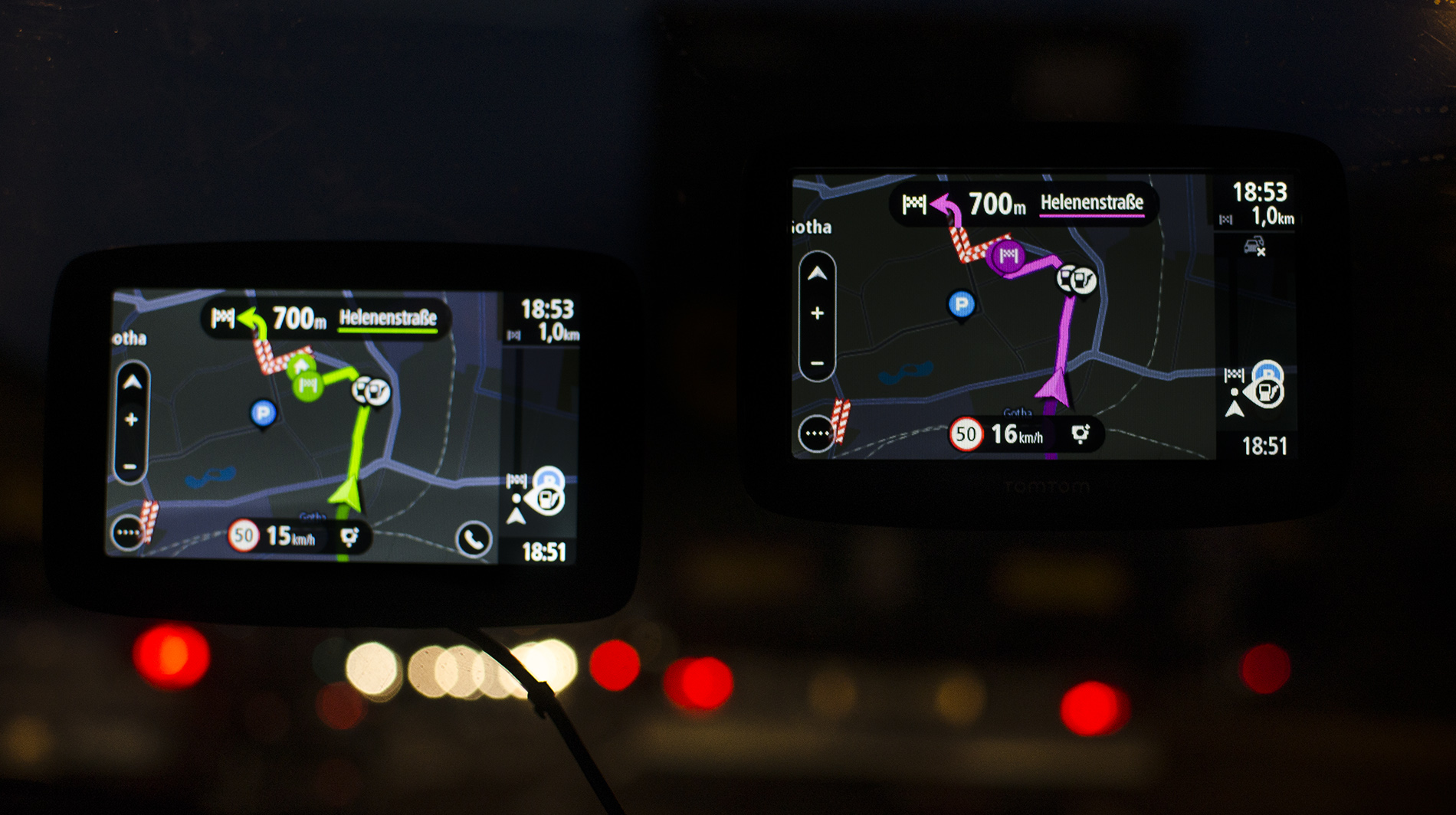Select the green Helenenstraße instruction panel
The width and height of the screenshot is (1456, 815).
(326, 318)
